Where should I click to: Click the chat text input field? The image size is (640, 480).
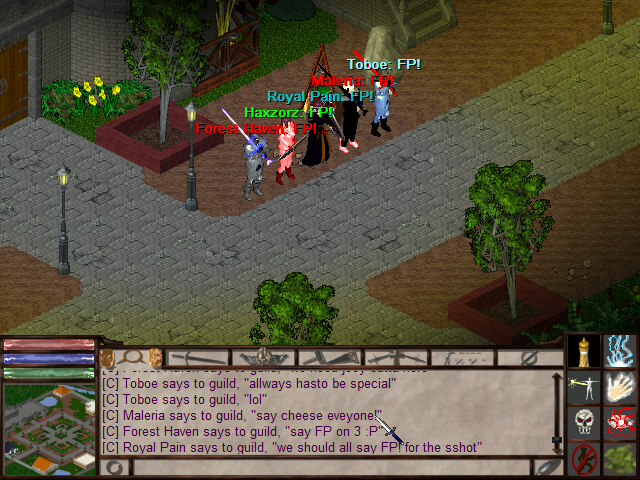point(330,467)
